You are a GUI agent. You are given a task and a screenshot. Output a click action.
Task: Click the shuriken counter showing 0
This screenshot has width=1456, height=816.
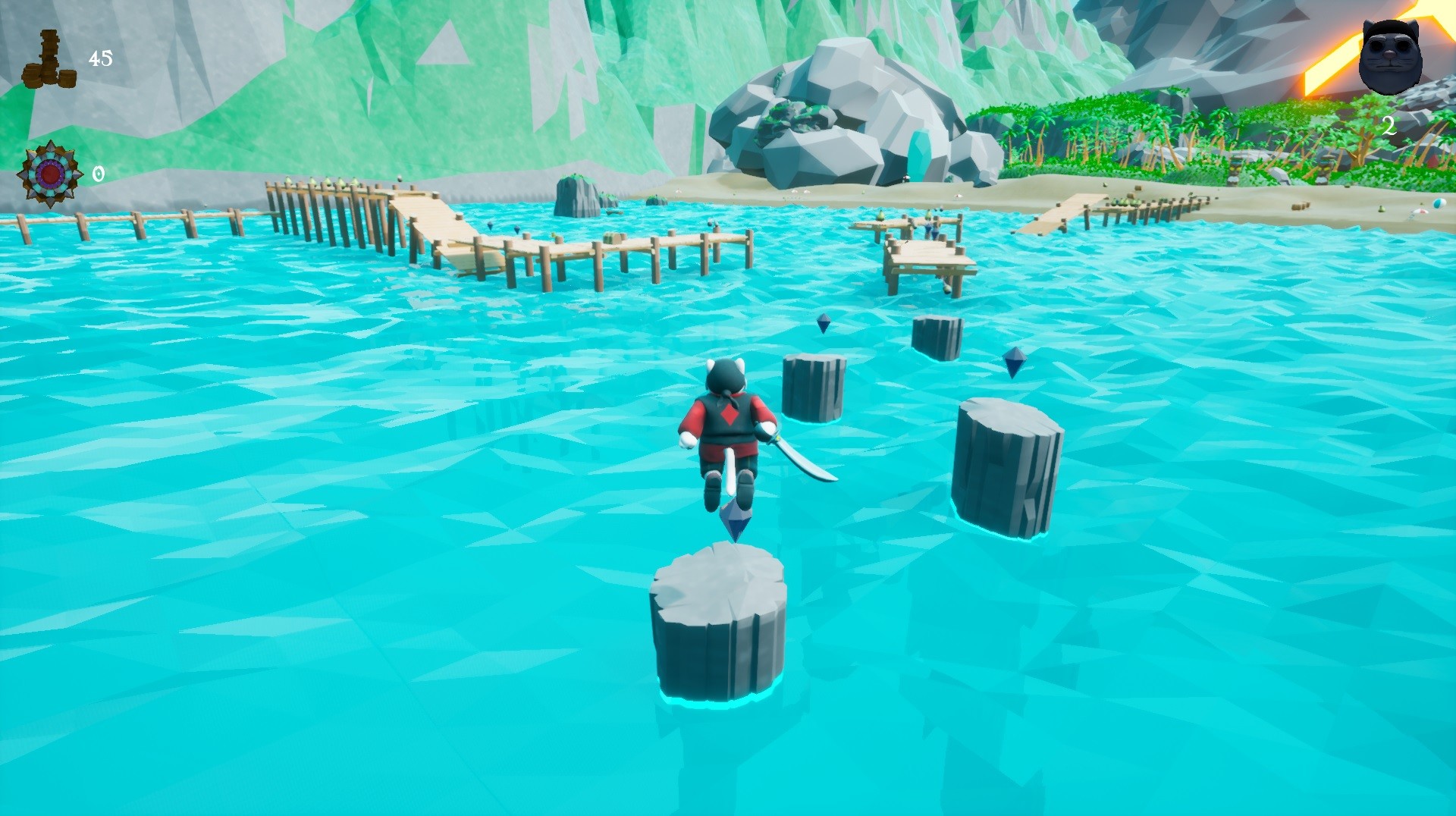97,173
